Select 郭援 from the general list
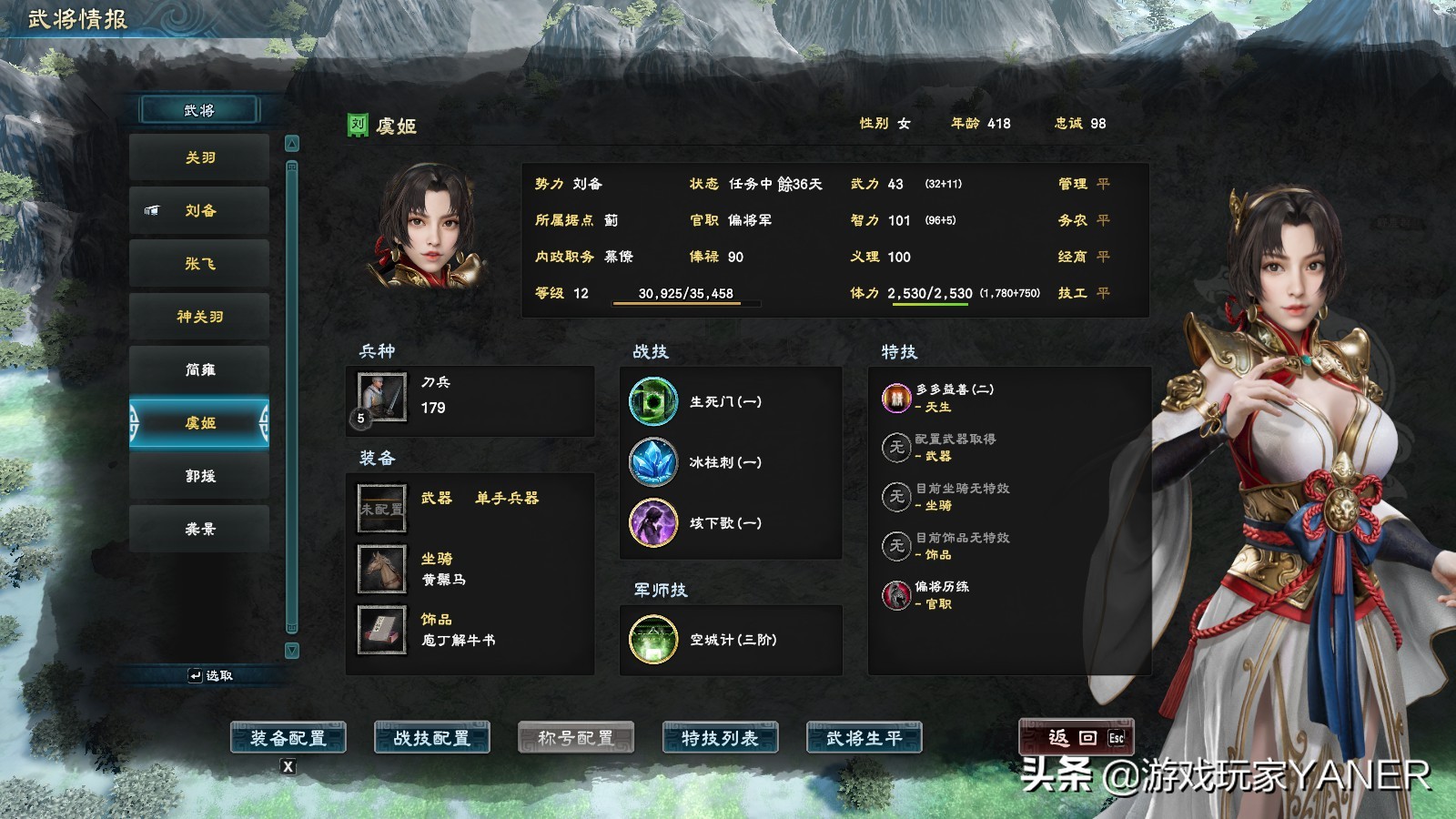Viewport: 1456px width, 819px height. (x=199, y=474)
